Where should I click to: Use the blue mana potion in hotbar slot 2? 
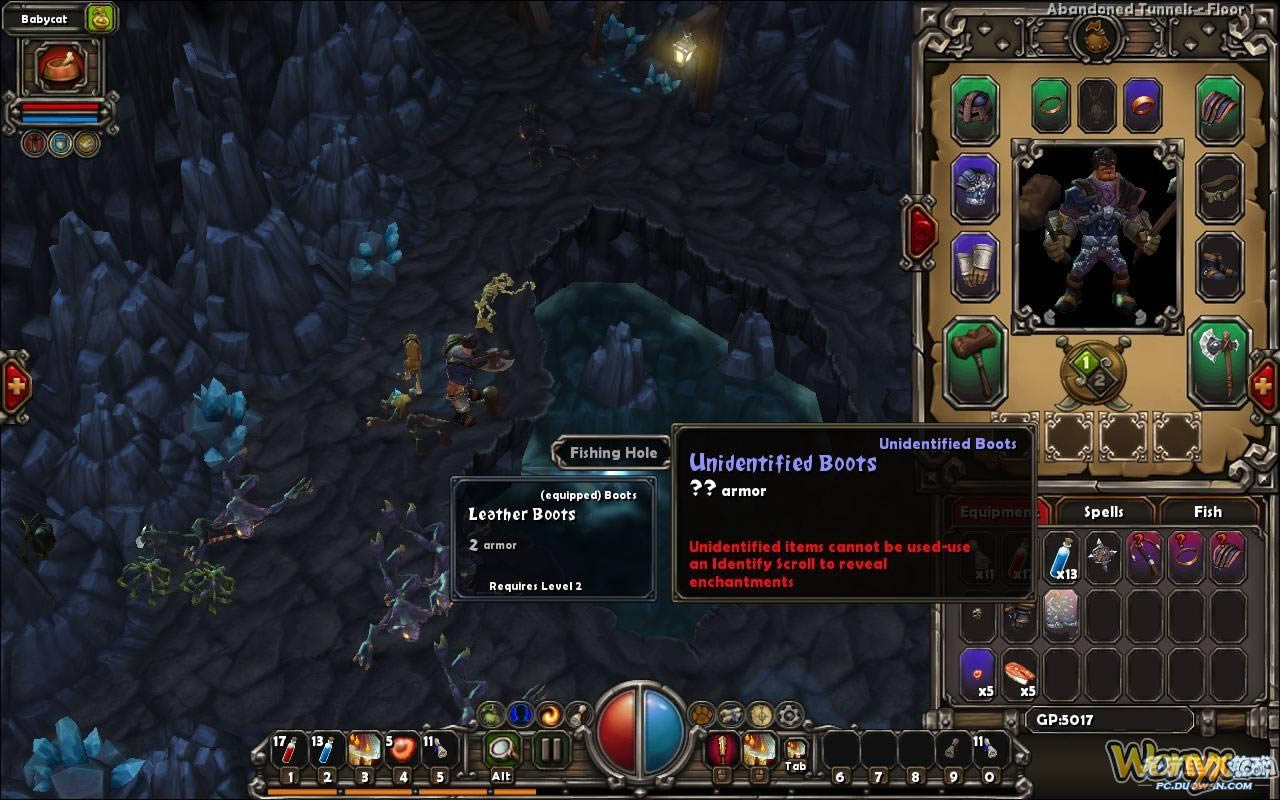click(x=326, y=751)
